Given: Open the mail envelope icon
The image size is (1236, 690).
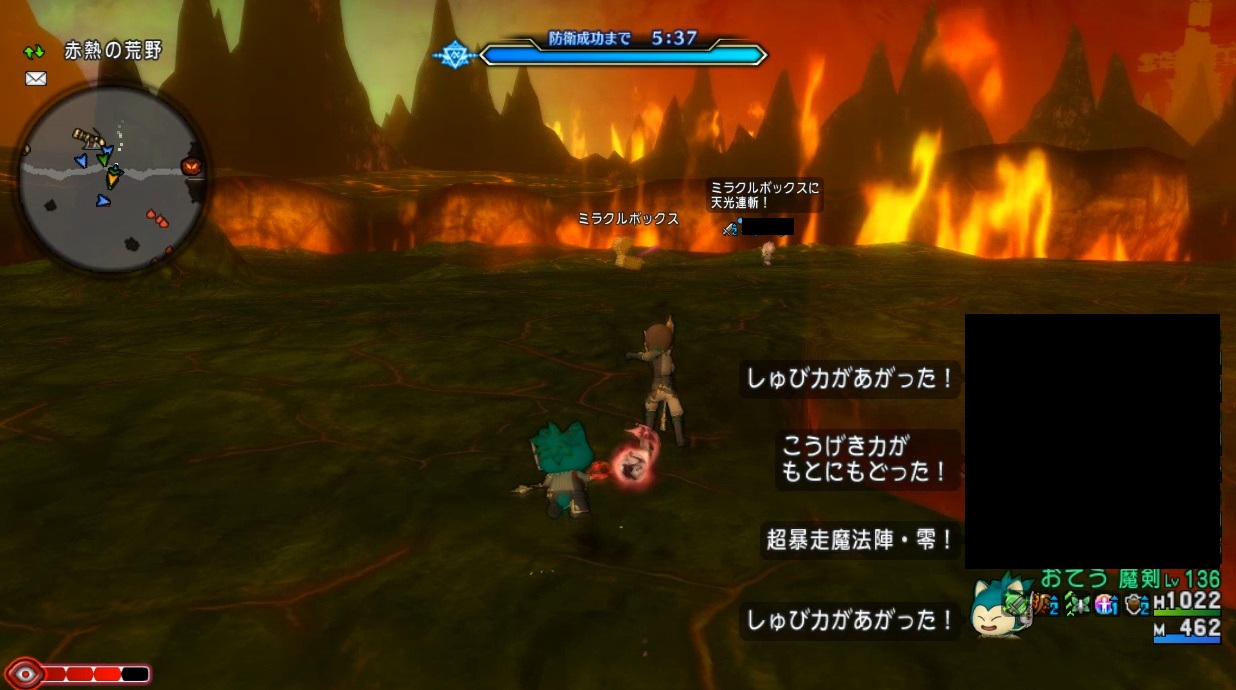Looking at the screenshot, I should (x=36, y=79).
